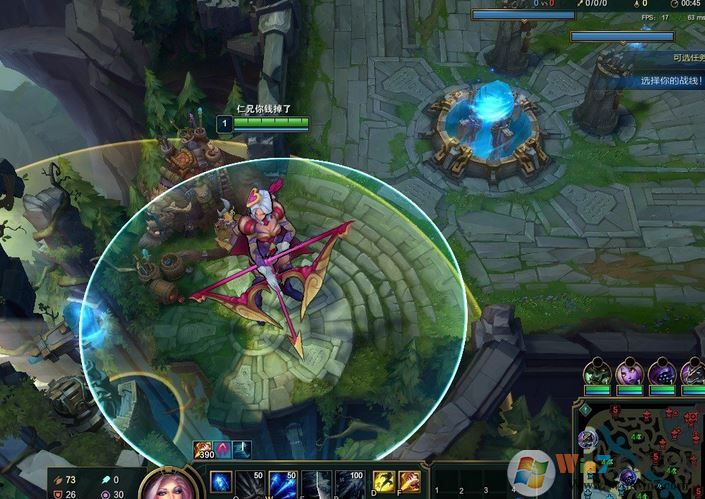Select the green-hooded ally portrait above minimap
The image size is (705, 499).
pos(599,374)
